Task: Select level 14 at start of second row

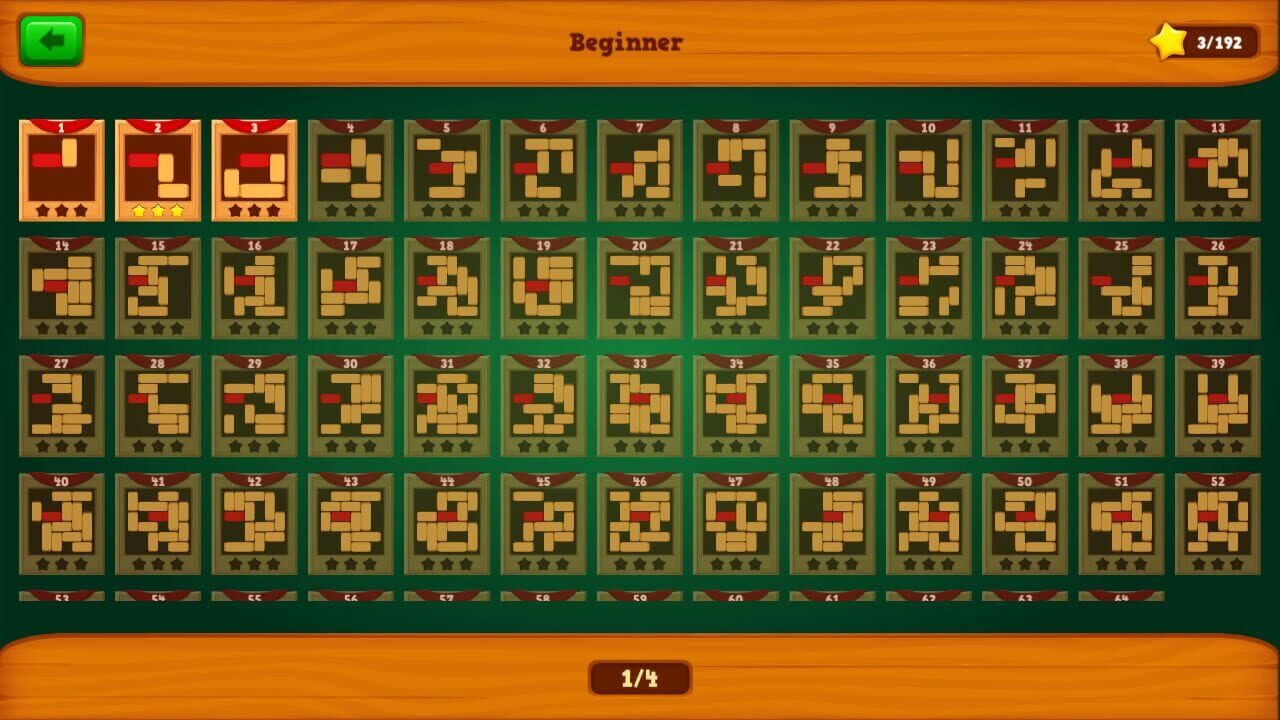Action: (x=61, y=288)
